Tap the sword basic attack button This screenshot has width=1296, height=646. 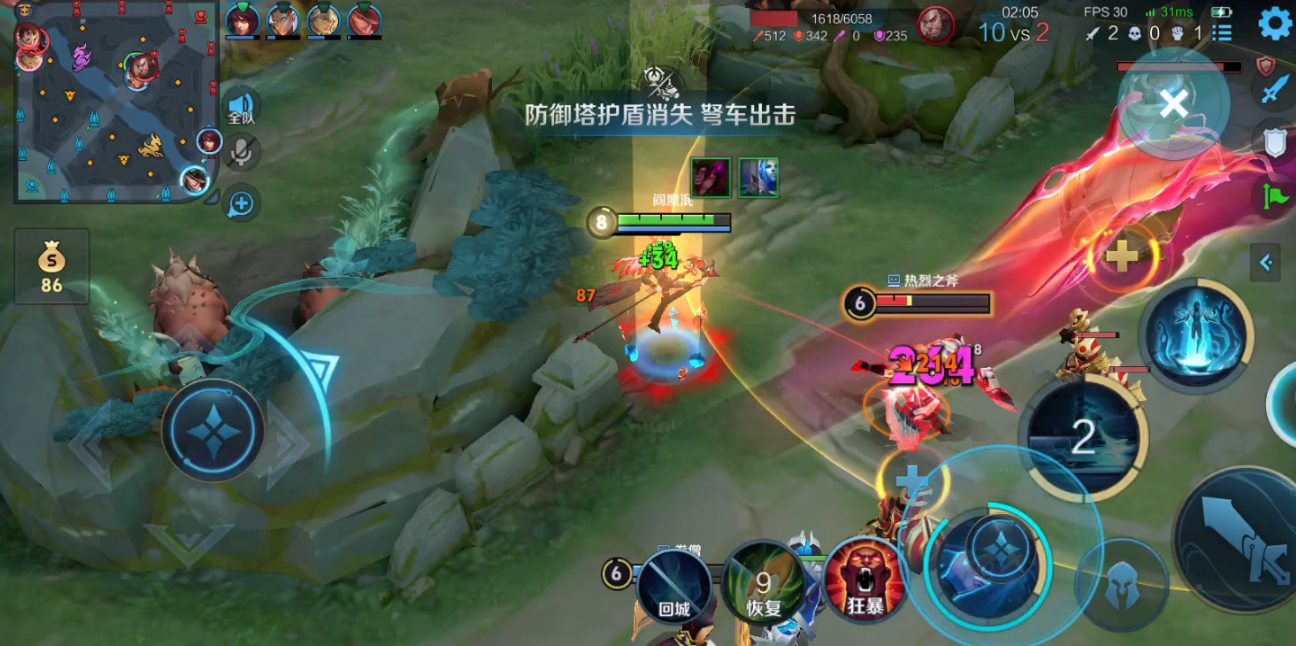[1239, 540]
